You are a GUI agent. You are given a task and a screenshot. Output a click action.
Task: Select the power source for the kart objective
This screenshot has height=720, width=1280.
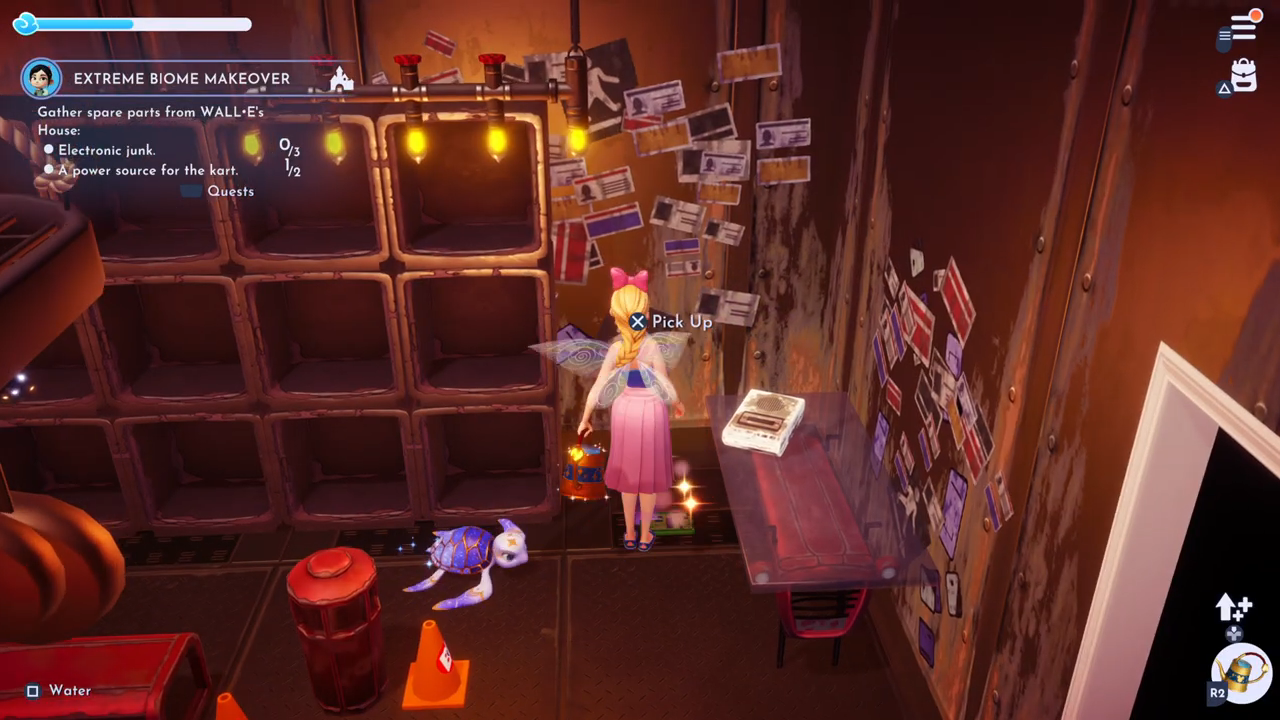pyautogui.click(x=148, y=170)
